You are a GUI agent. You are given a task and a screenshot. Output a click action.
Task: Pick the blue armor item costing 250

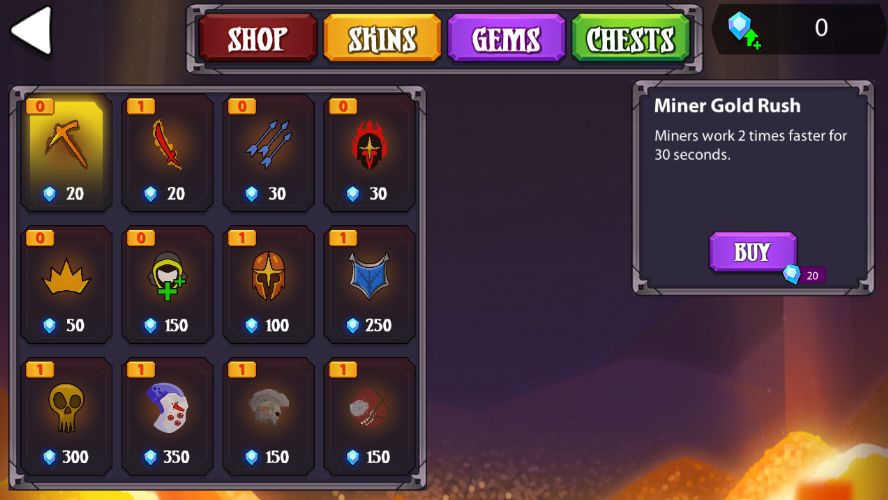tap(370, 285)
